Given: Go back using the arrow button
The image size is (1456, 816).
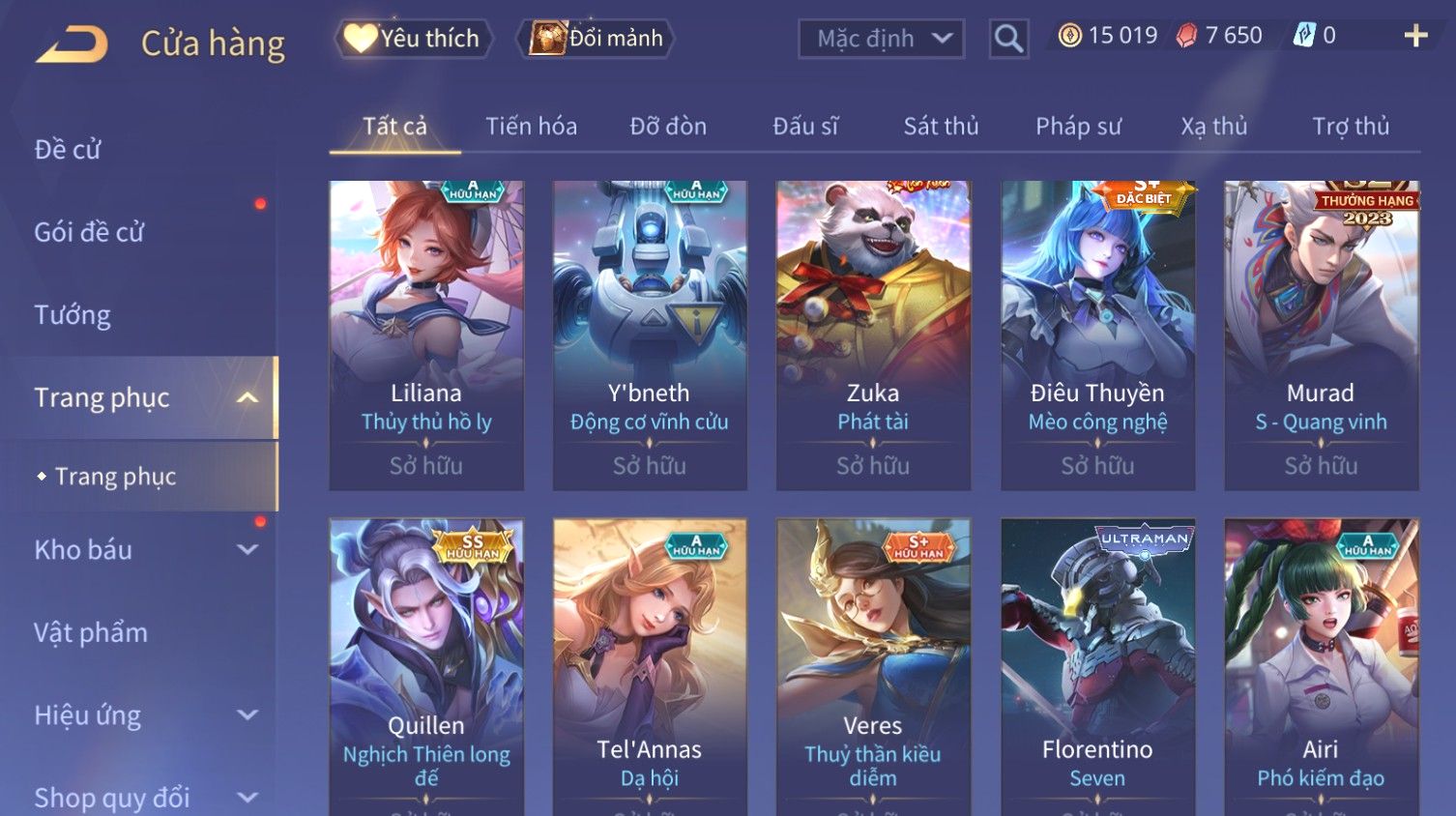Looking at the screenshot, I should pyautogui.click(x=72, y=44).
